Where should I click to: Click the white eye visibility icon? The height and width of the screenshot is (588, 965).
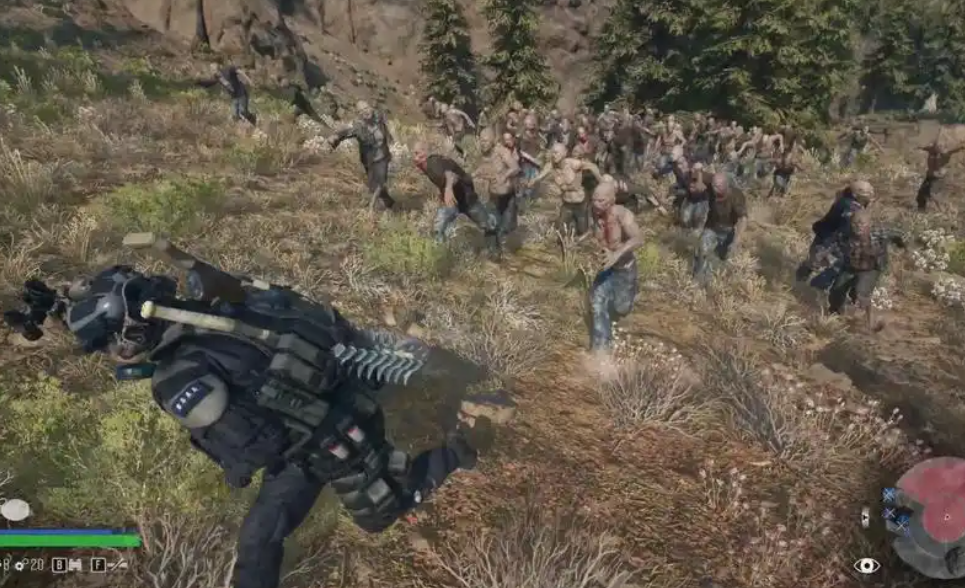[x=866, y=566]
